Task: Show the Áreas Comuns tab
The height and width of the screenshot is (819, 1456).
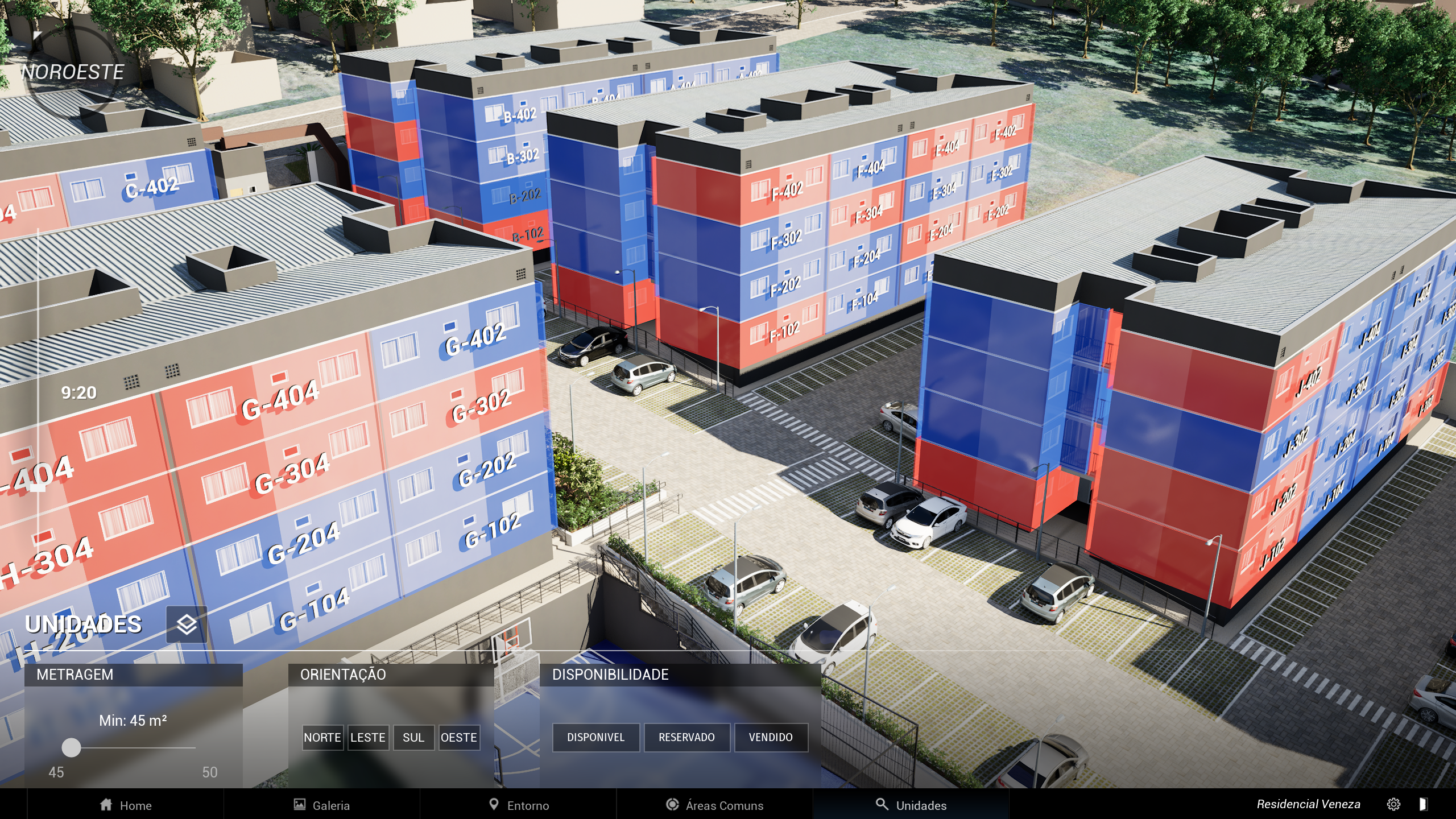Action: 714,805
